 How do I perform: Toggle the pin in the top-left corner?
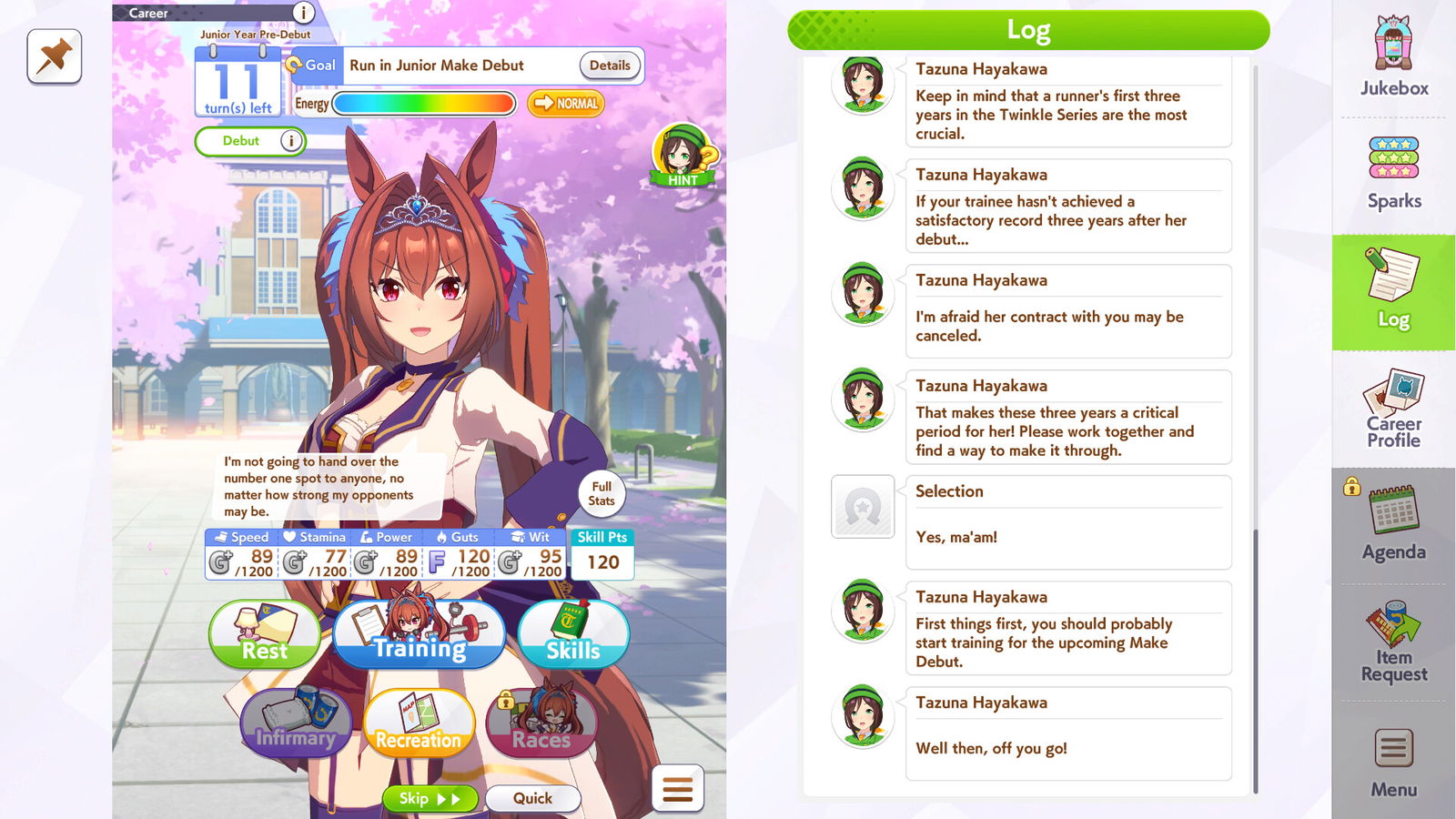53,57
